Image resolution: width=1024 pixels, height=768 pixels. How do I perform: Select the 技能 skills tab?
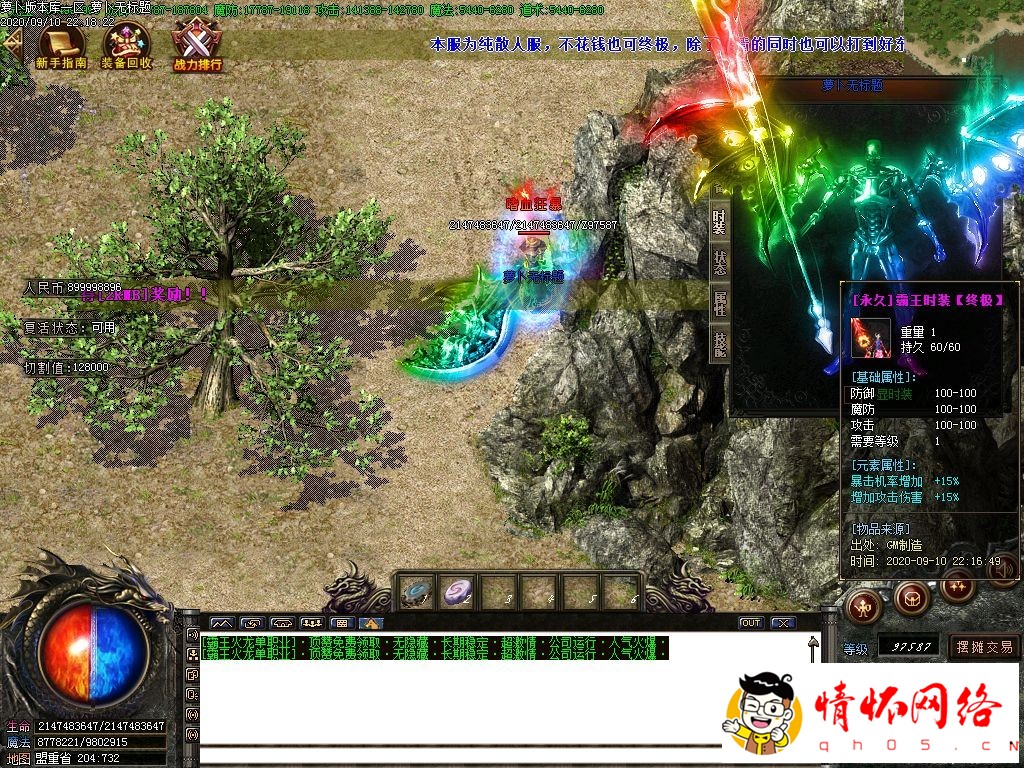[x=719, y=344]
